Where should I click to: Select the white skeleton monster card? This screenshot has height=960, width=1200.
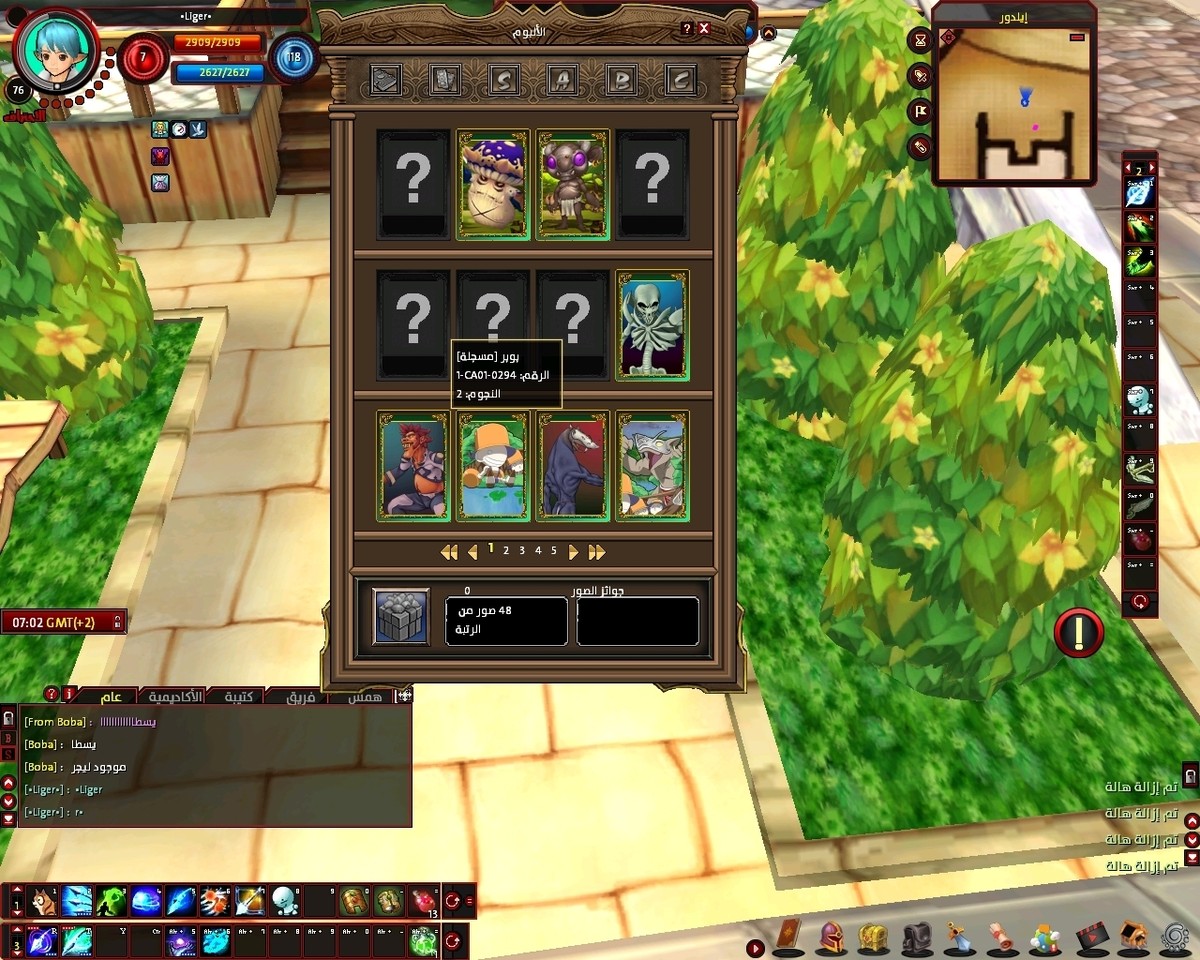(652, 324)
